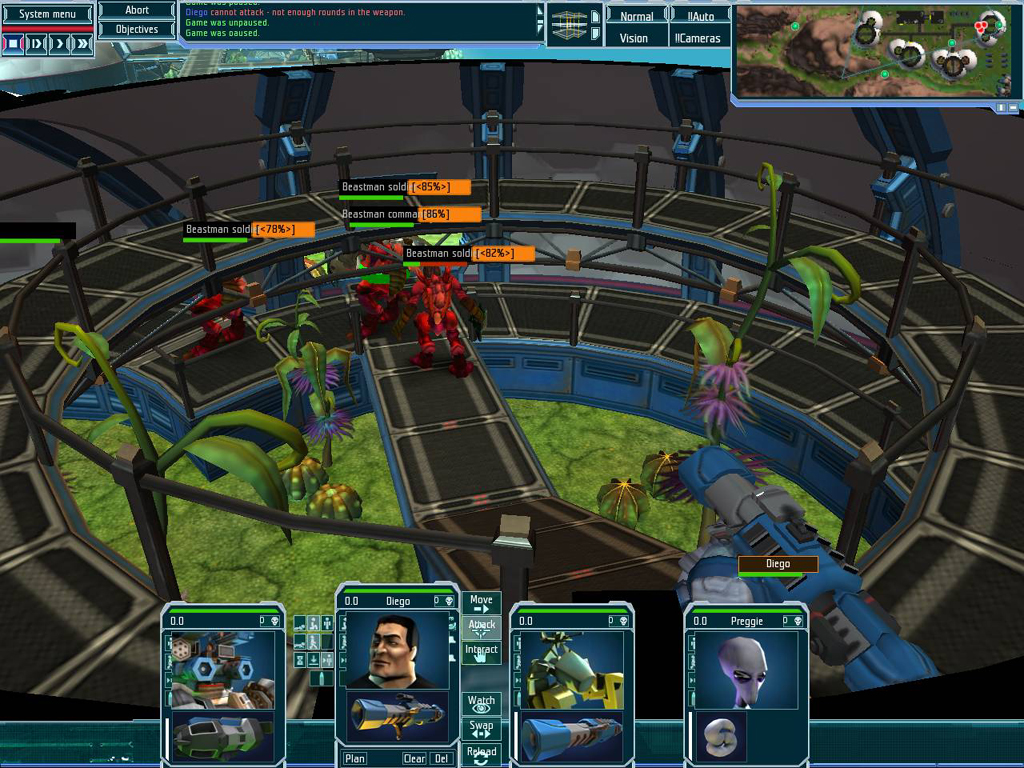Activate the Watch action
This screenshot has width=1024, height=768.
pyautogui.click(x=481, y=703)
